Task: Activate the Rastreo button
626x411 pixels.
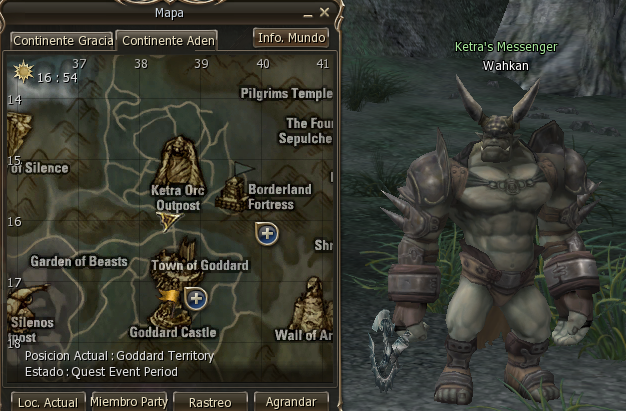Action: coord(210,402)
